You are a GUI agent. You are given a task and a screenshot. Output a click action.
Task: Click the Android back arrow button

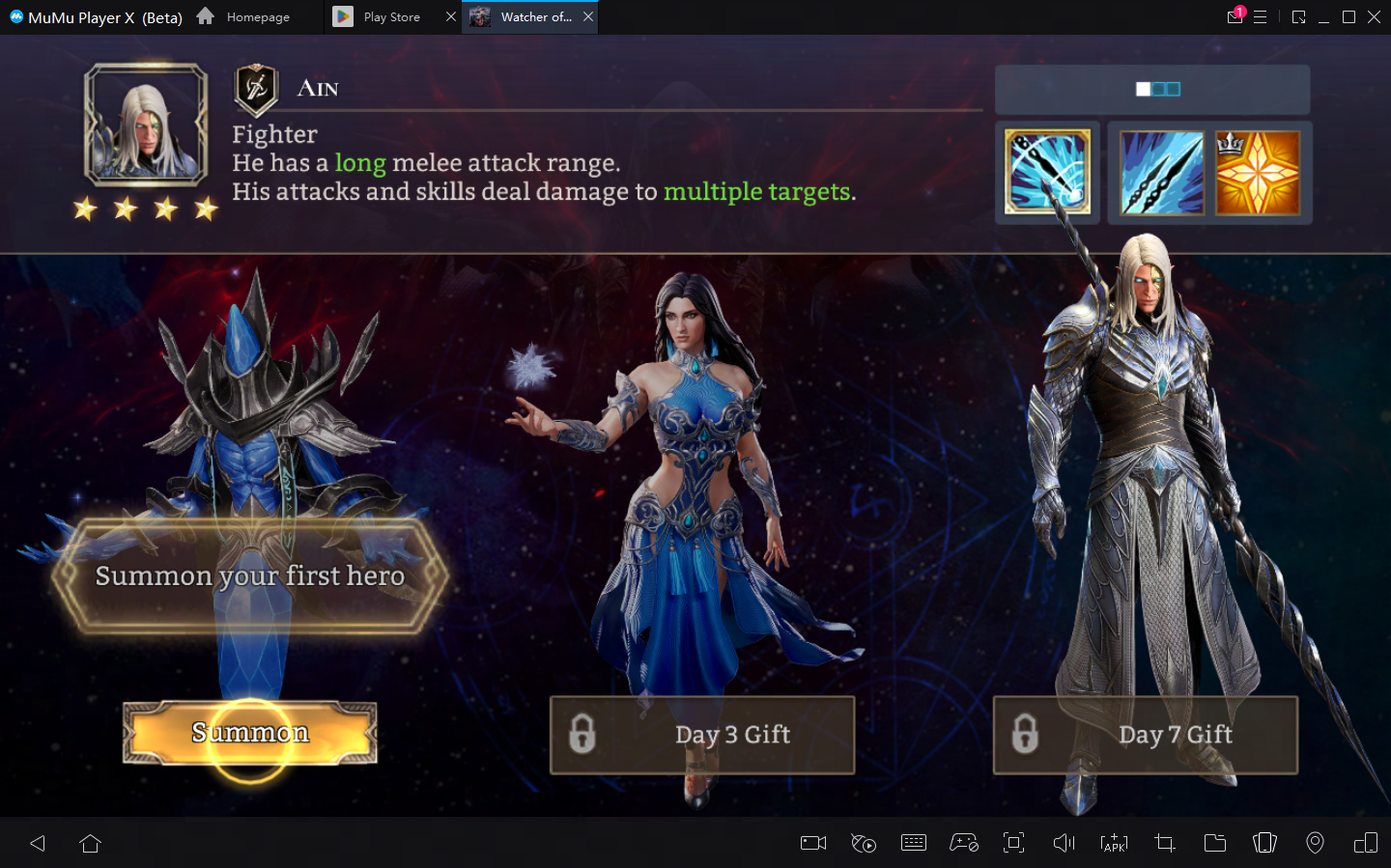coord(38,843)
